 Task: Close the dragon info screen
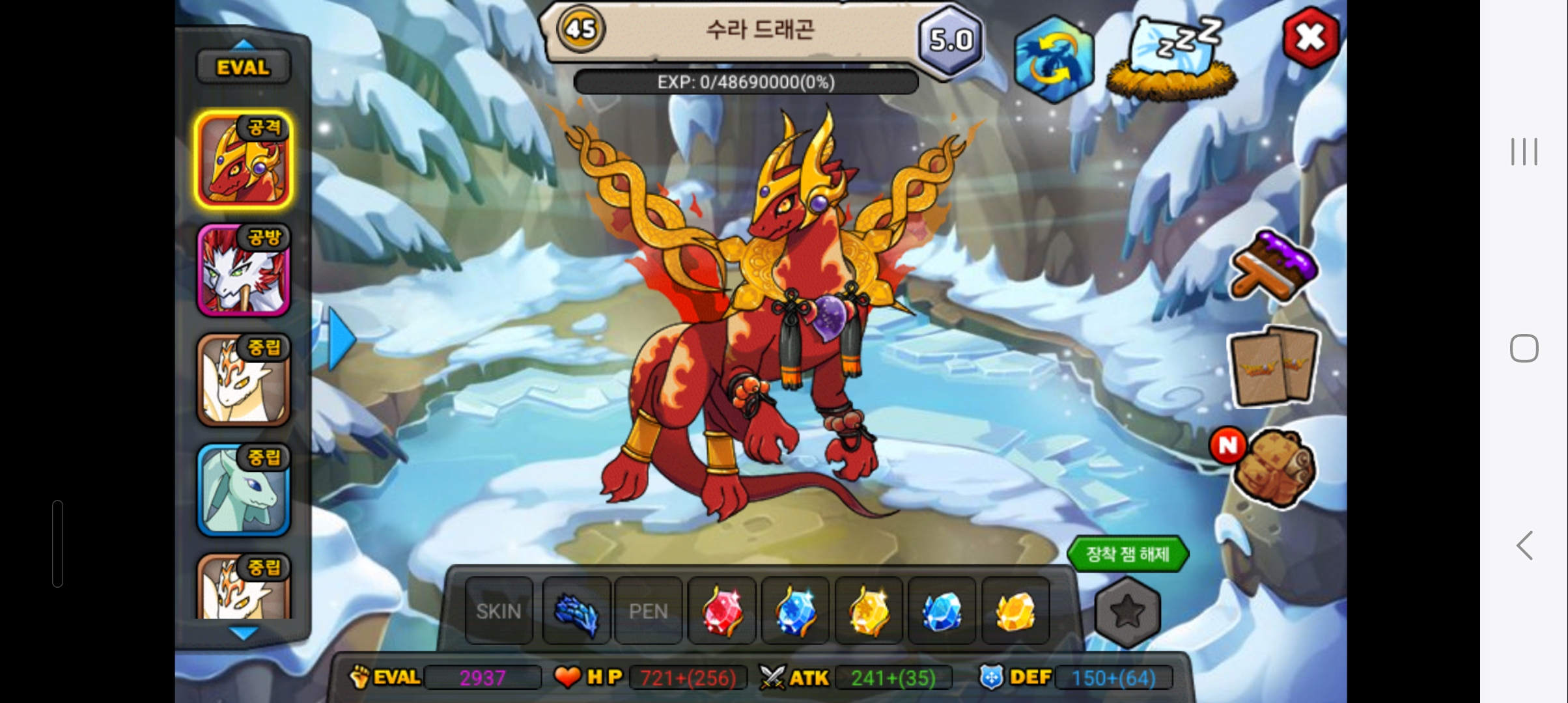click(1310, 38)
